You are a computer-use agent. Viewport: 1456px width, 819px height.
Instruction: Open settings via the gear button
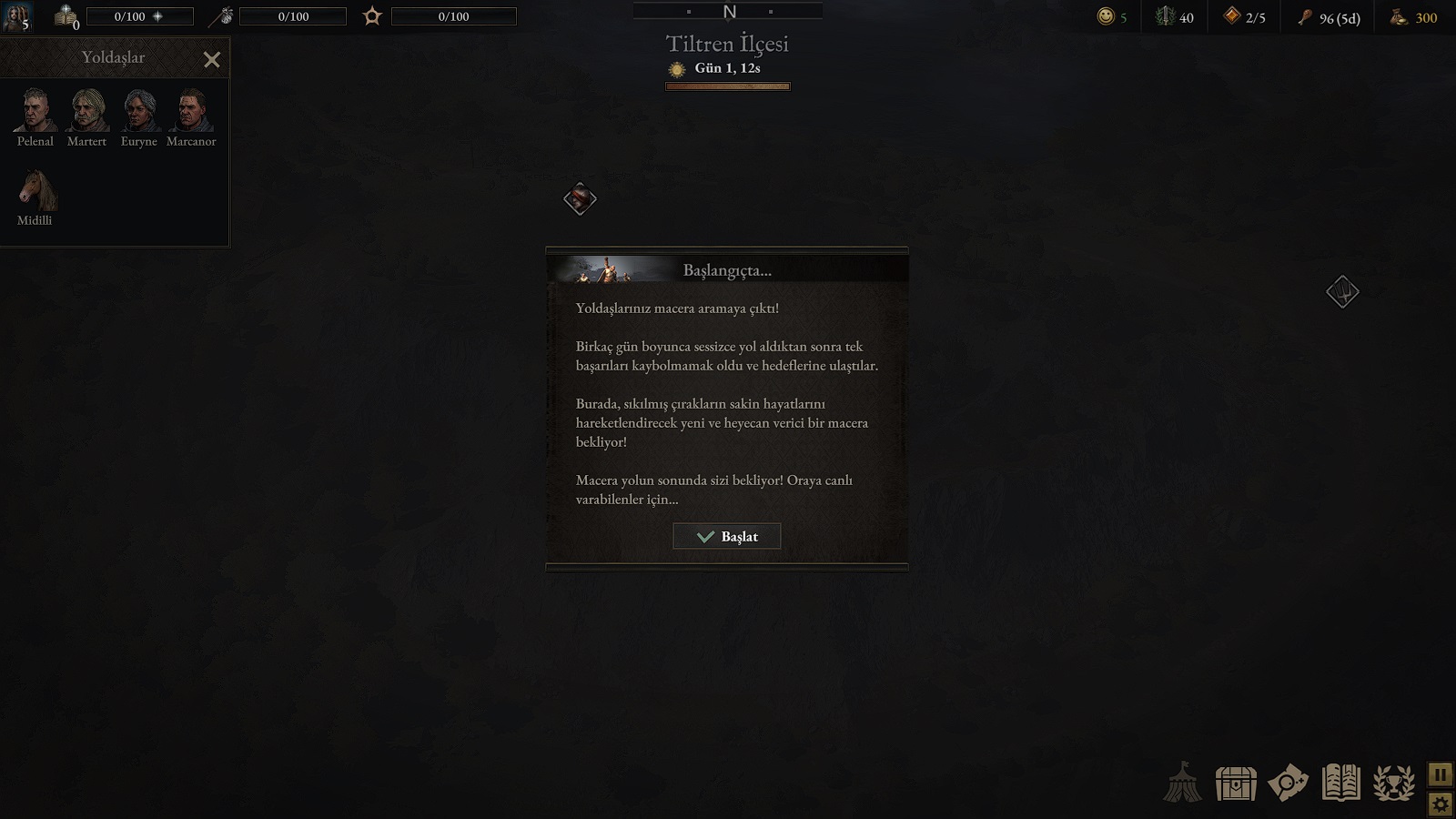point(1440,804)
